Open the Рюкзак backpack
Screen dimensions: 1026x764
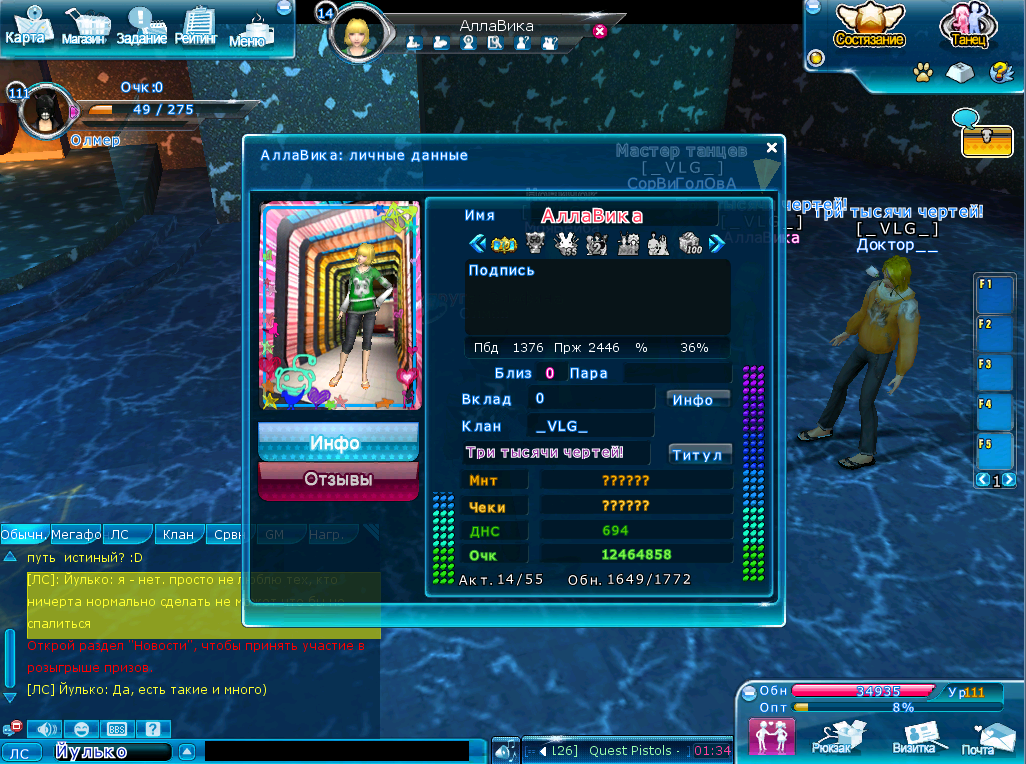tap(832, 736)
